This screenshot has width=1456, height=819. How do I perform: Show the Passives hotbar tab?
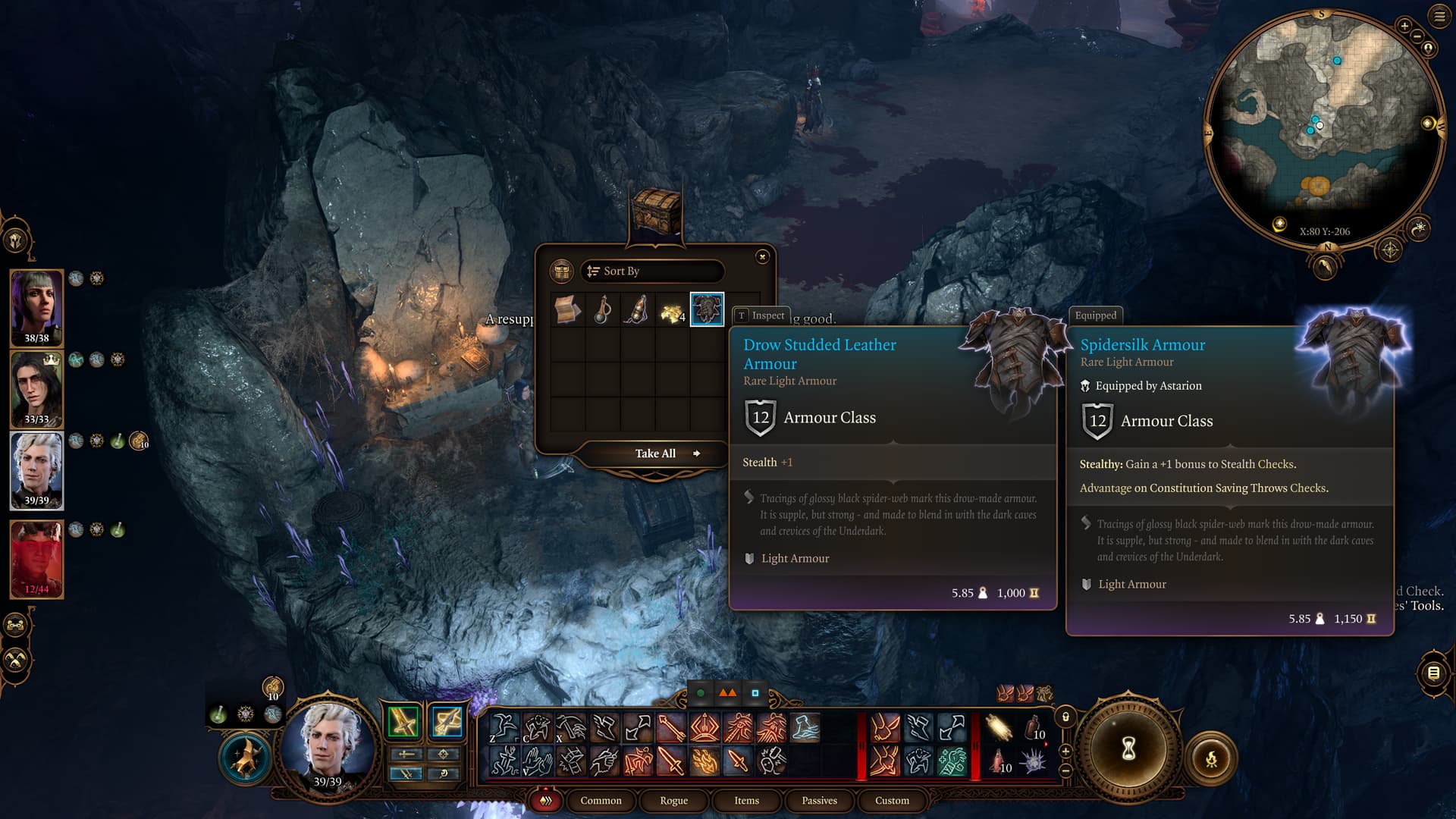coord(819,801)
